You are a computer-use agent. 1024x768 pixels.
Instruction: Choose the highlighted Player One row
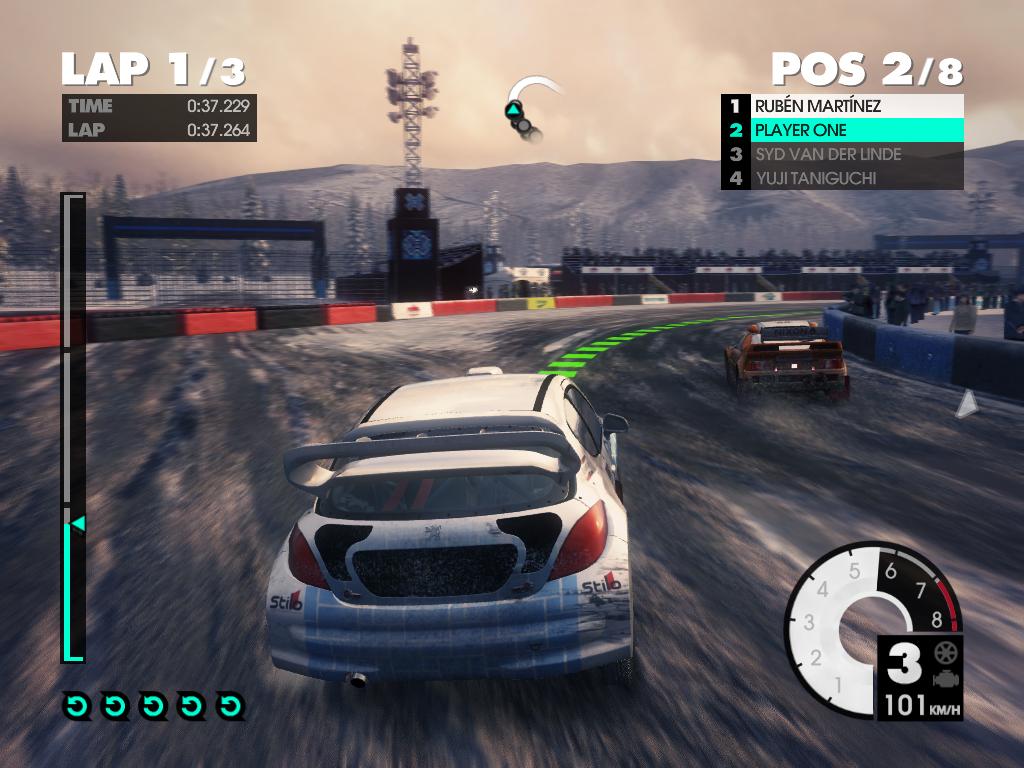click(842, 130)
